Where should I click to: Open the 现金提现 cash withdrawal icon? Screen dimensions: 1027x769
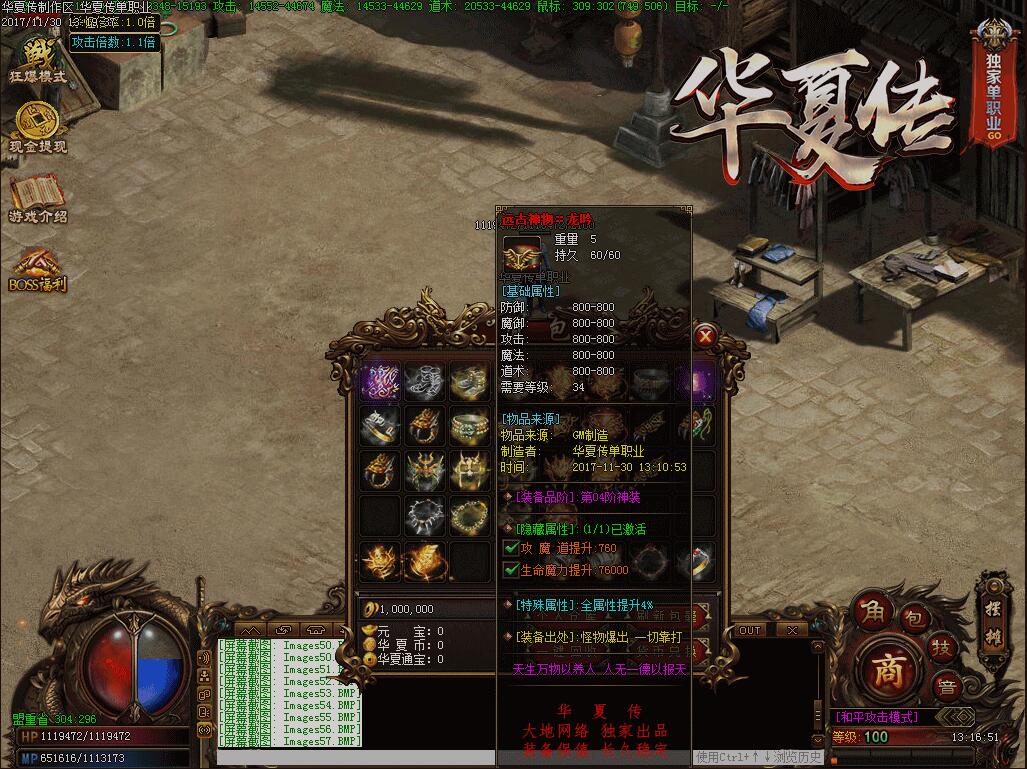pyautogui.click(x=38, y=128)
